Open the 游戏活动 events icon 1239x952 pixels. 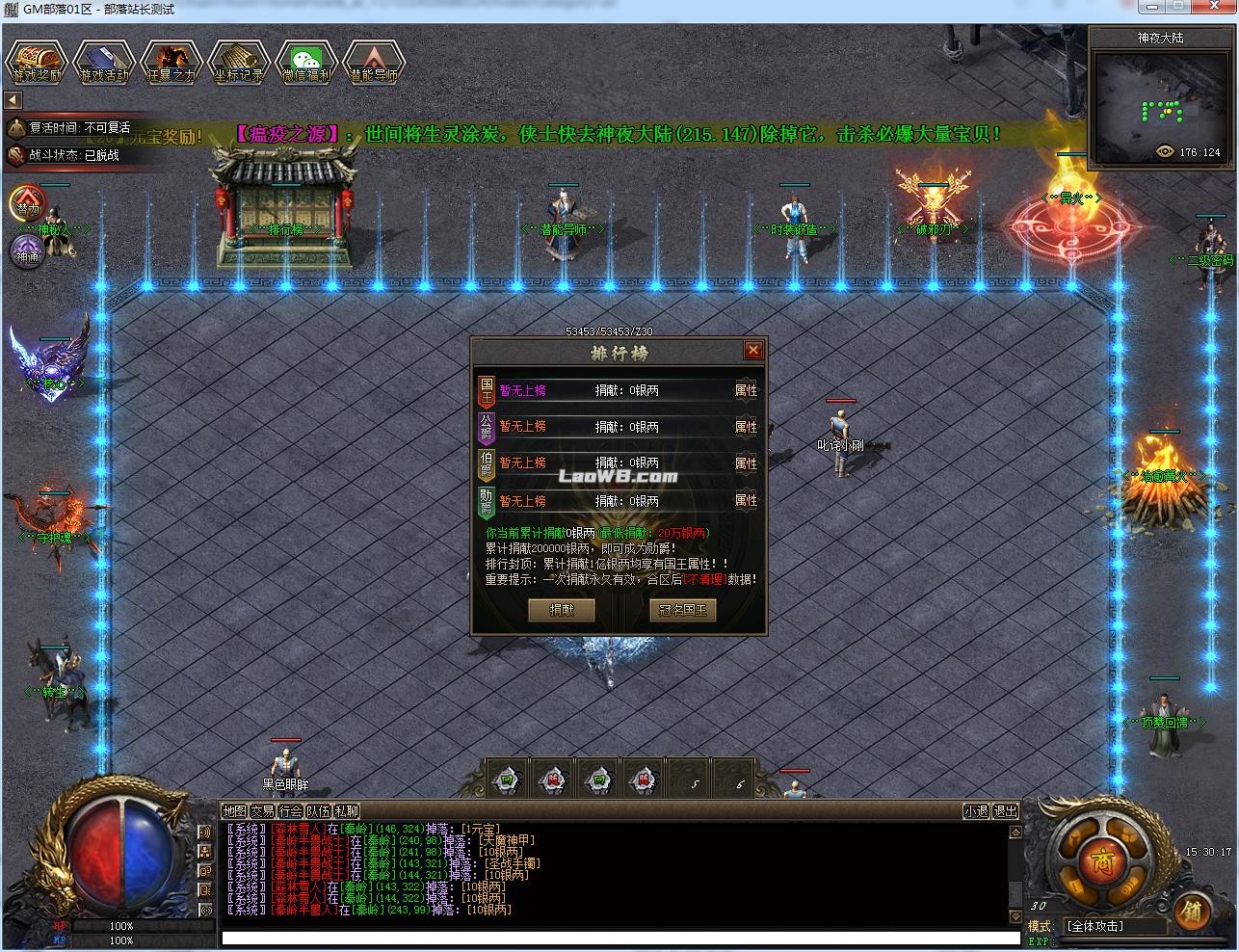[104, 63]
